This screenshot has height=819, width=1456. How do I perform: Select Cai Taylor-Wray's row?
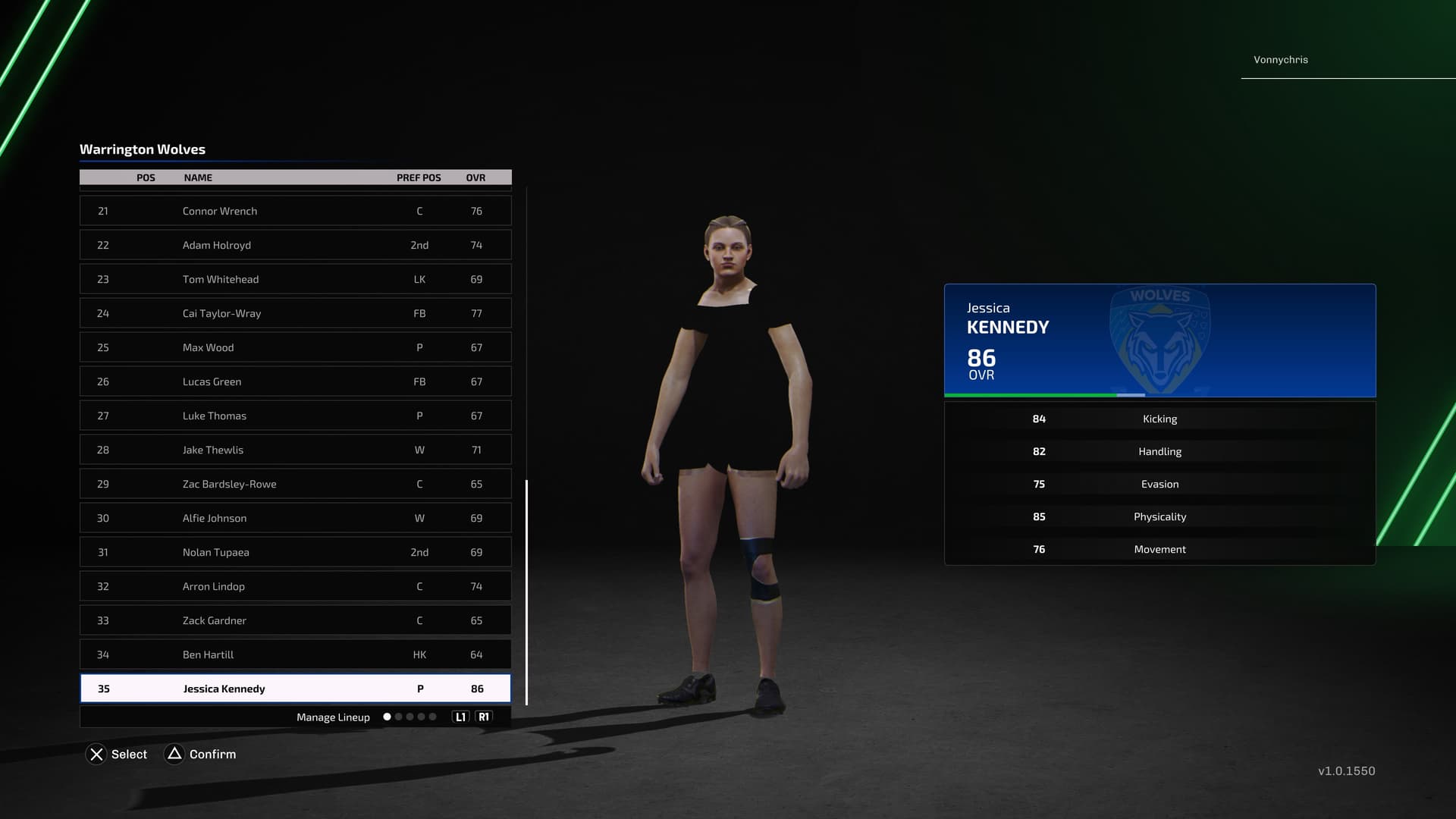295,313
